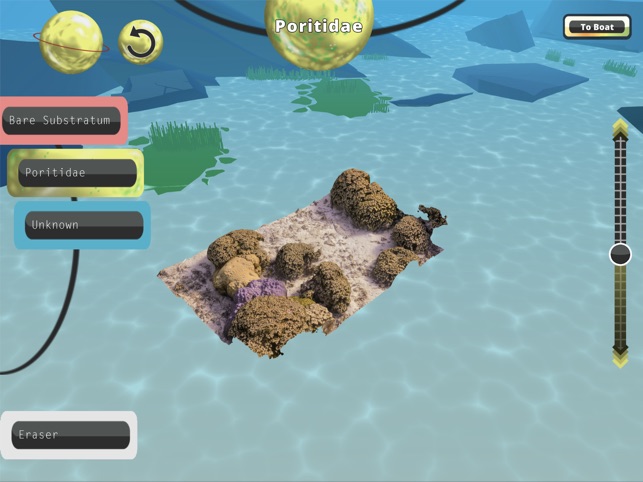This screenshot has height=482, width=643.
Task: Click the slider's top yellow arrow
Action: click(x=620, y=127)
